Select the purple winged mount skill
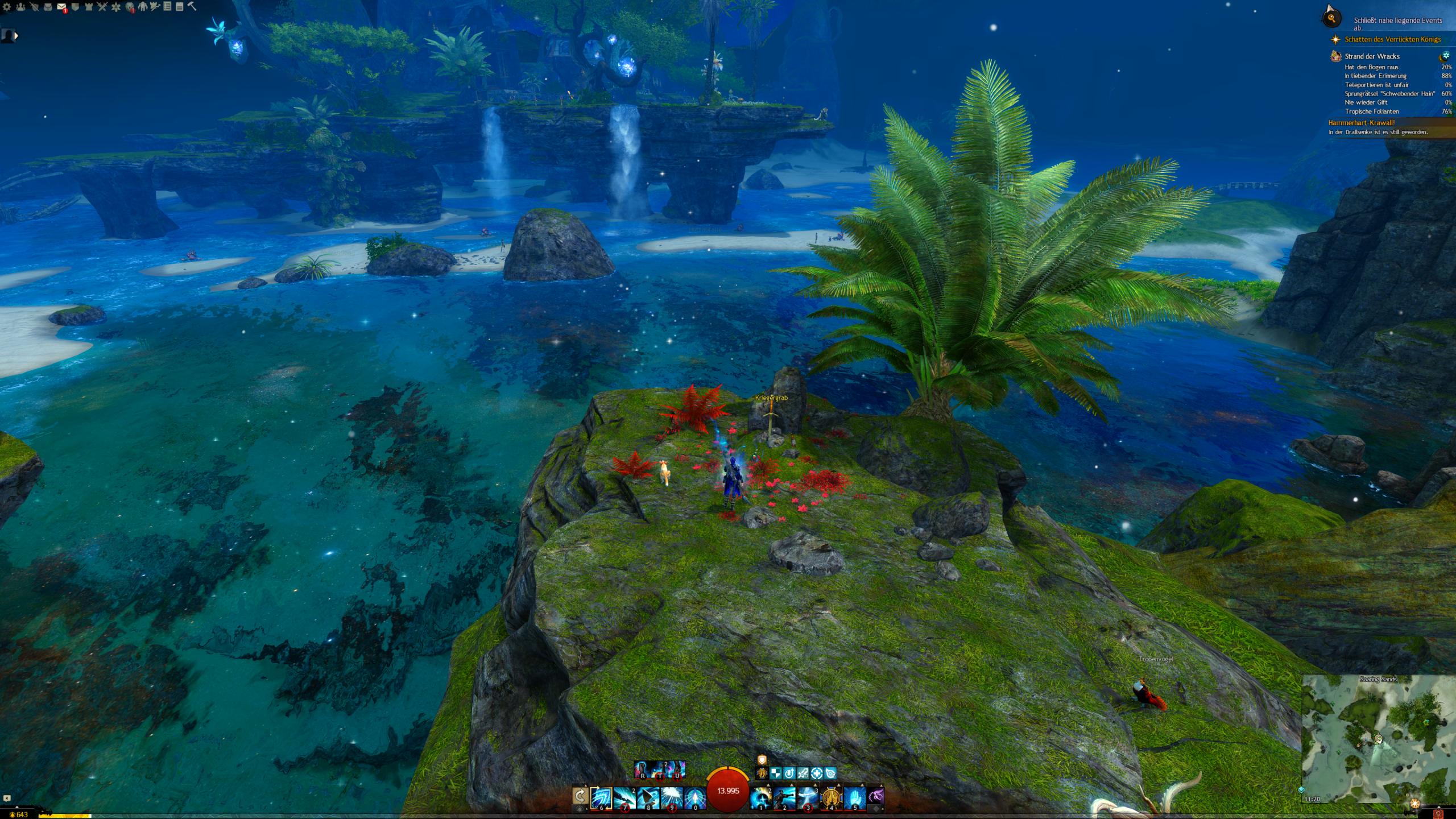Image resolution: width=1456 pixels, height=819 pixels. (876, 796)
